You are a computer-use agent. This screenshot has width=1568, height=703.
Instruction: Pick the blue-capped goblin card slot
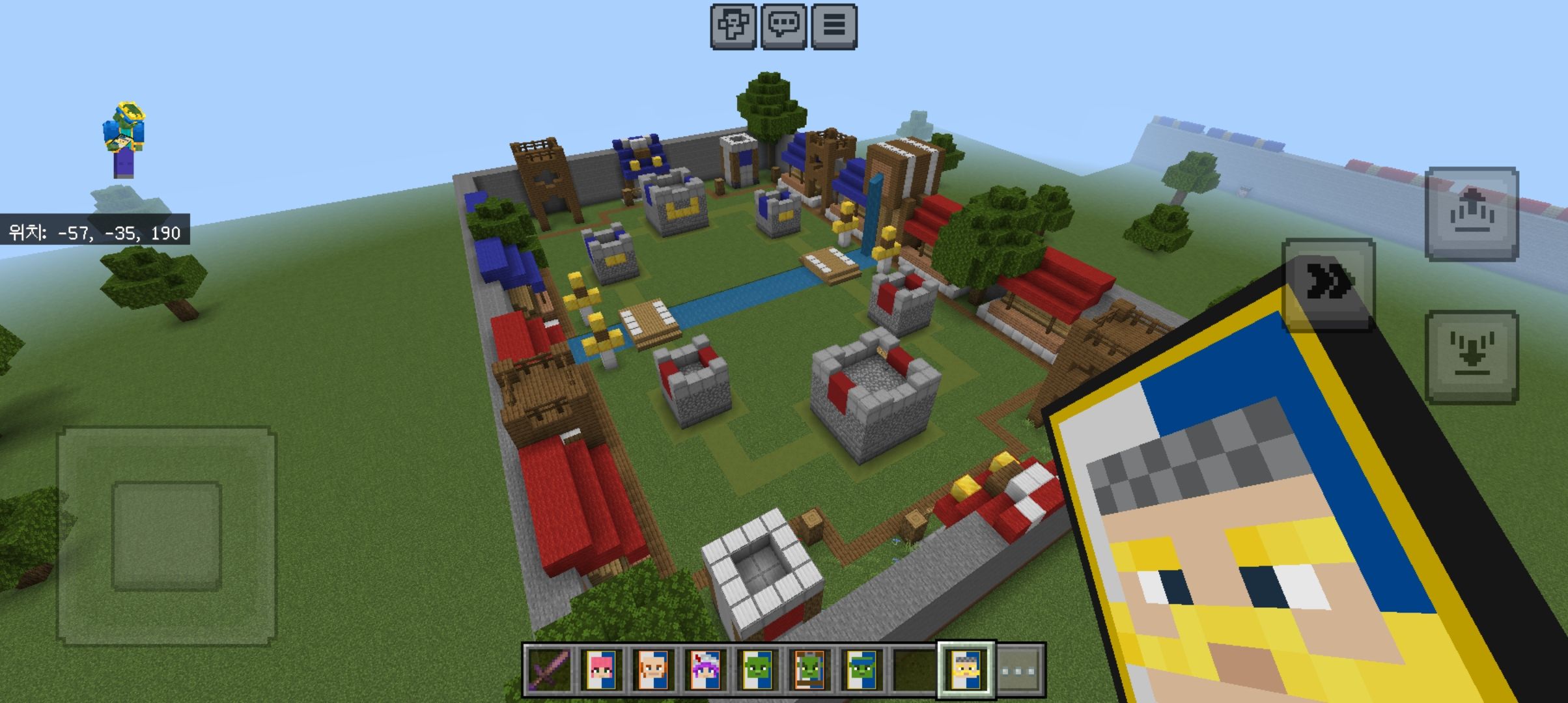pos(862,670)
